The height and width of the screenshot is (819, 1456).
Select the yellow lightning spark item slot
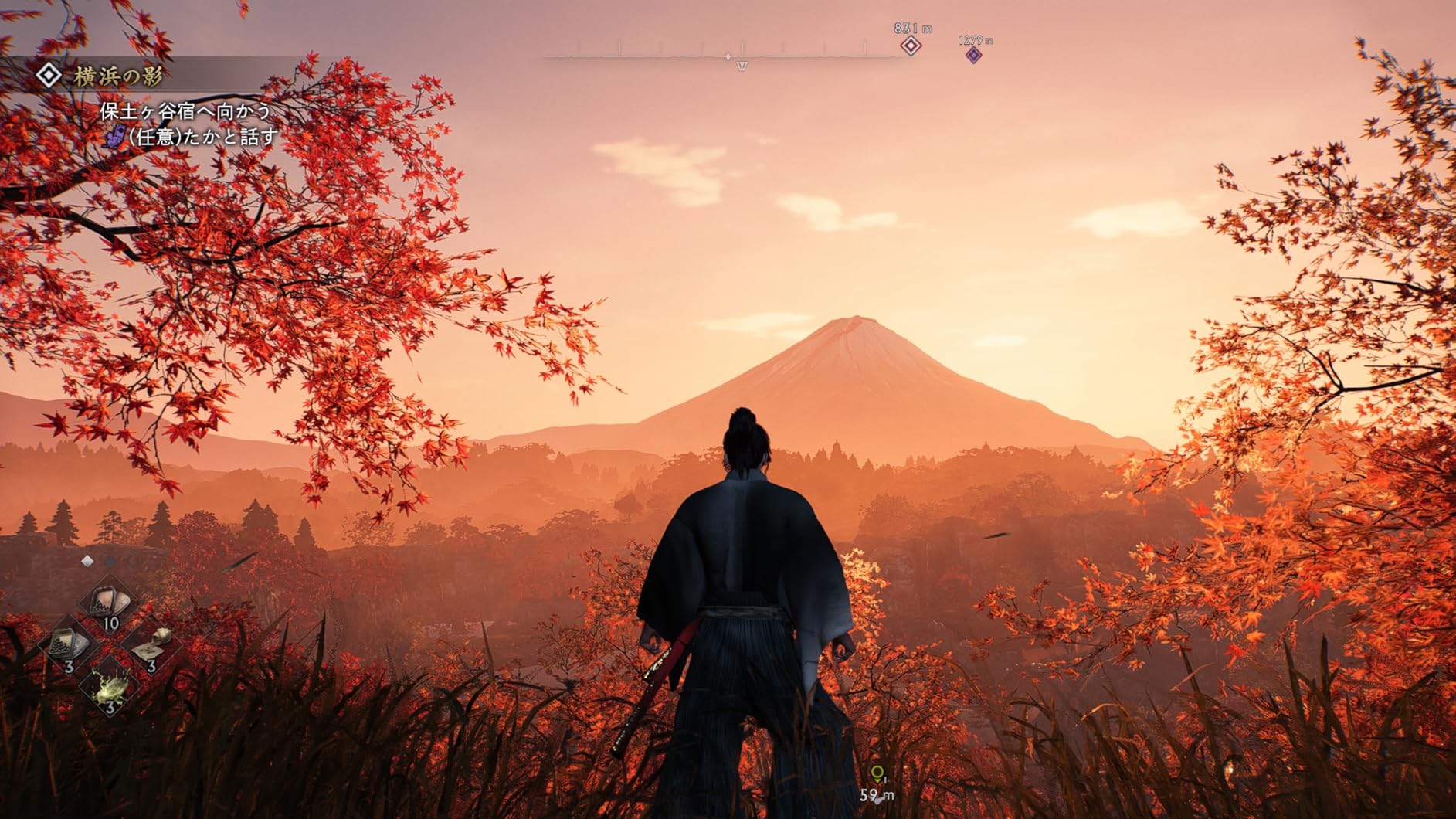(109, 688)
